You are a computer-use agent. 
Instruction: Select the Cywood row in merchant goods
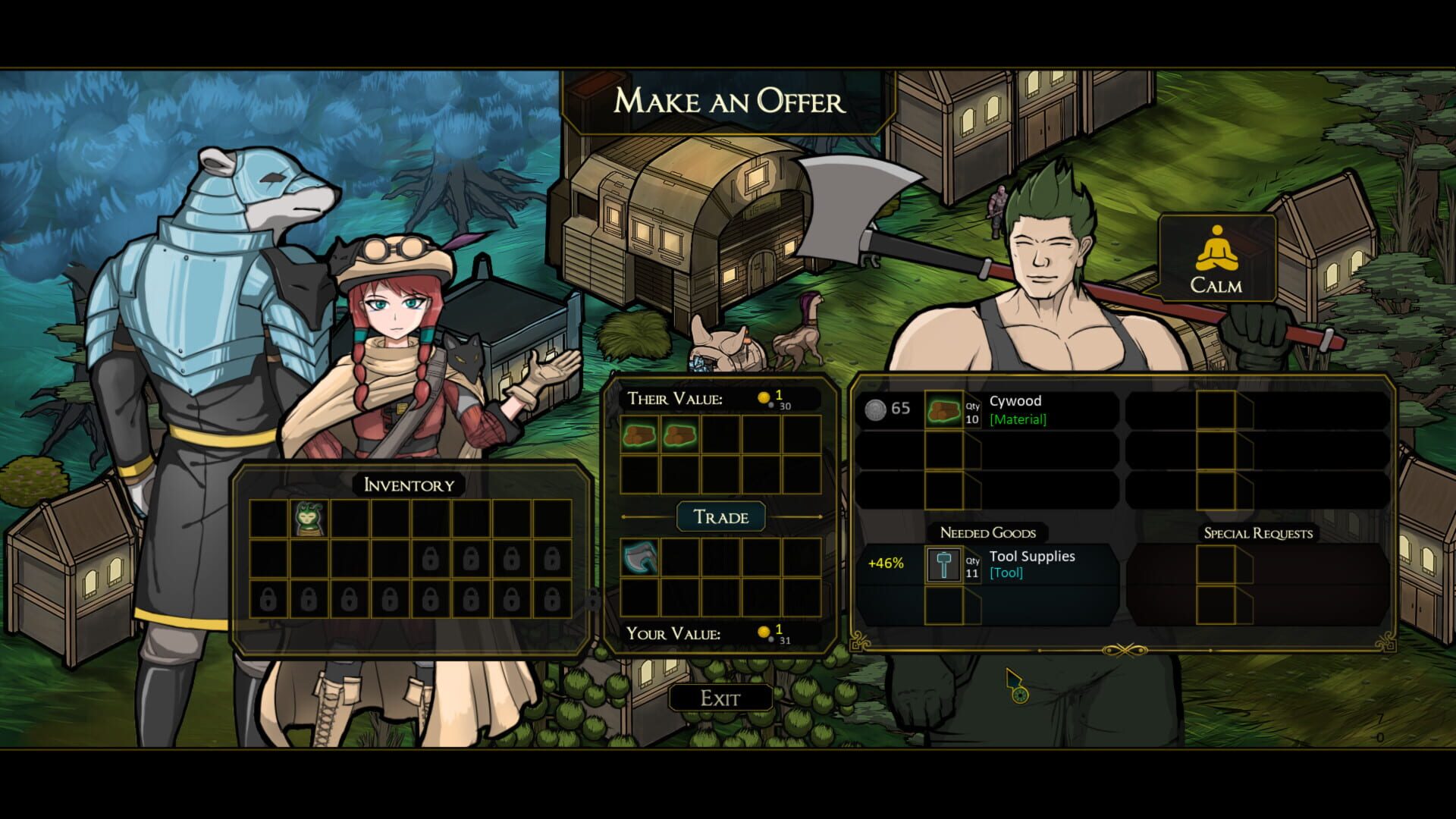point(987,410)
